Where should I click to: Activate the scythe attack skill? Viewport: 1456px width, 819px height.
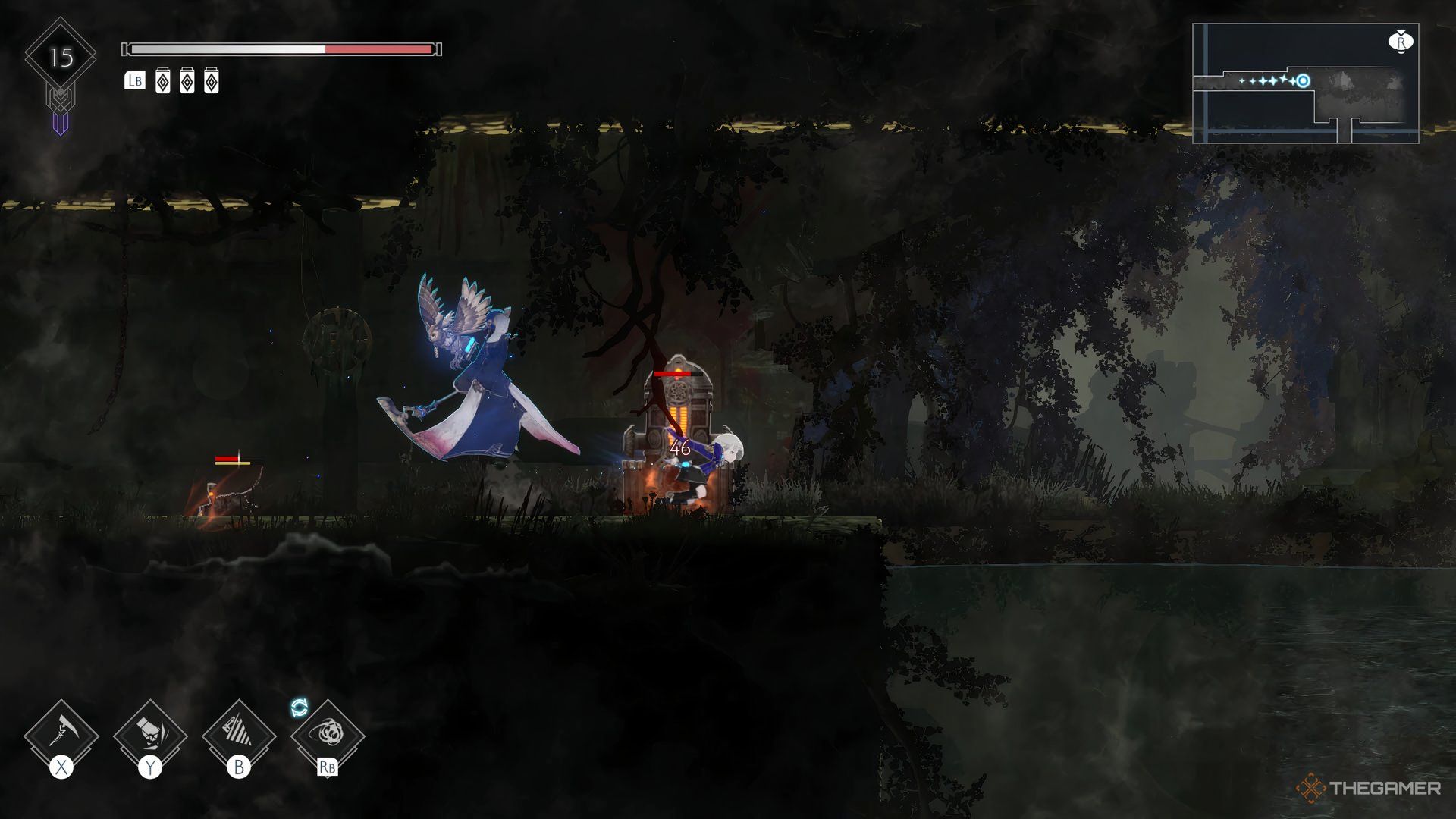(x=61, y=736)
